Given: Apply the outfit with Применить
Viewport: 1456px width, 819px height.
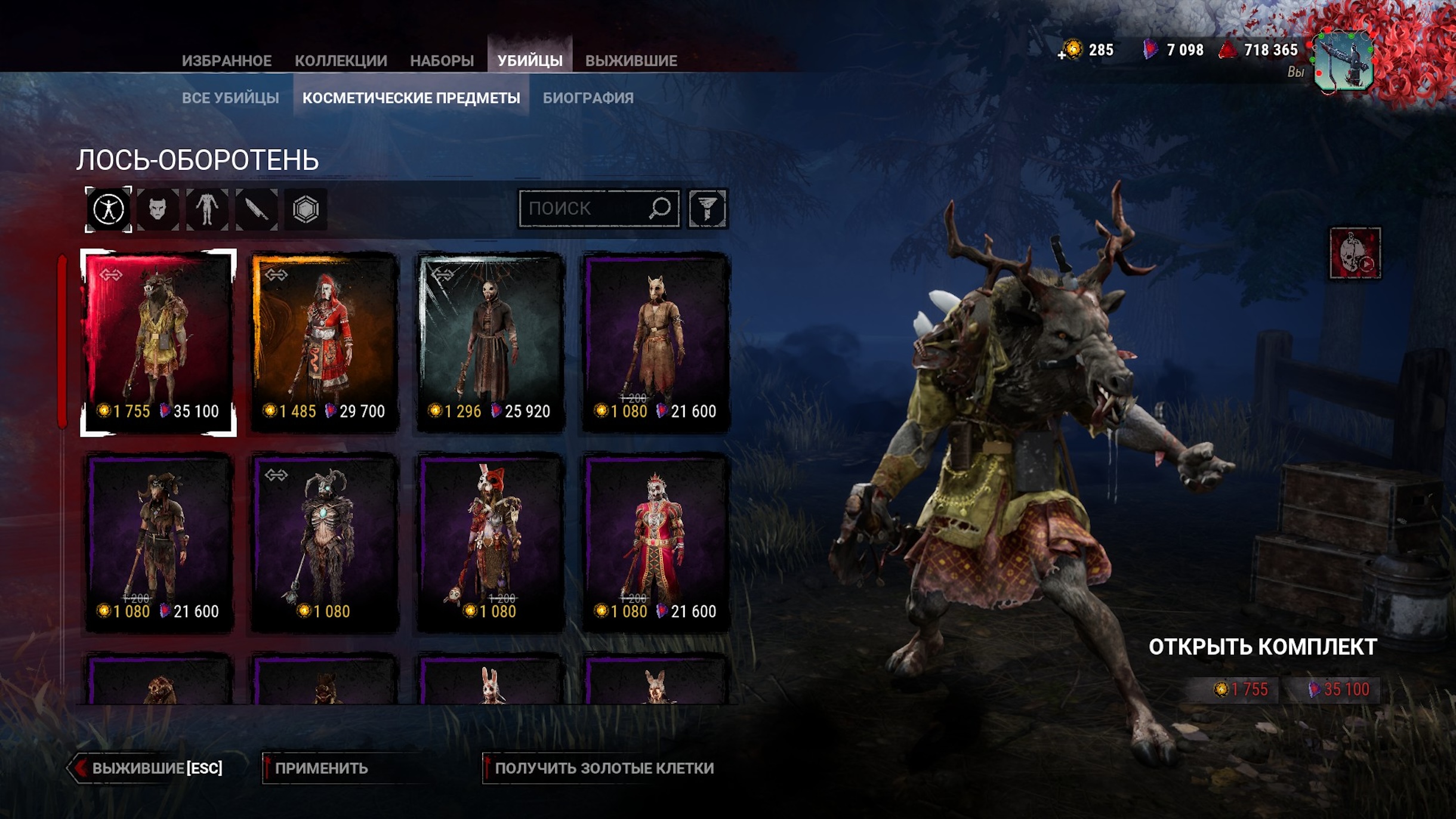Looking at the screenshot, I should pyautogui.click(x=321, y=768).
